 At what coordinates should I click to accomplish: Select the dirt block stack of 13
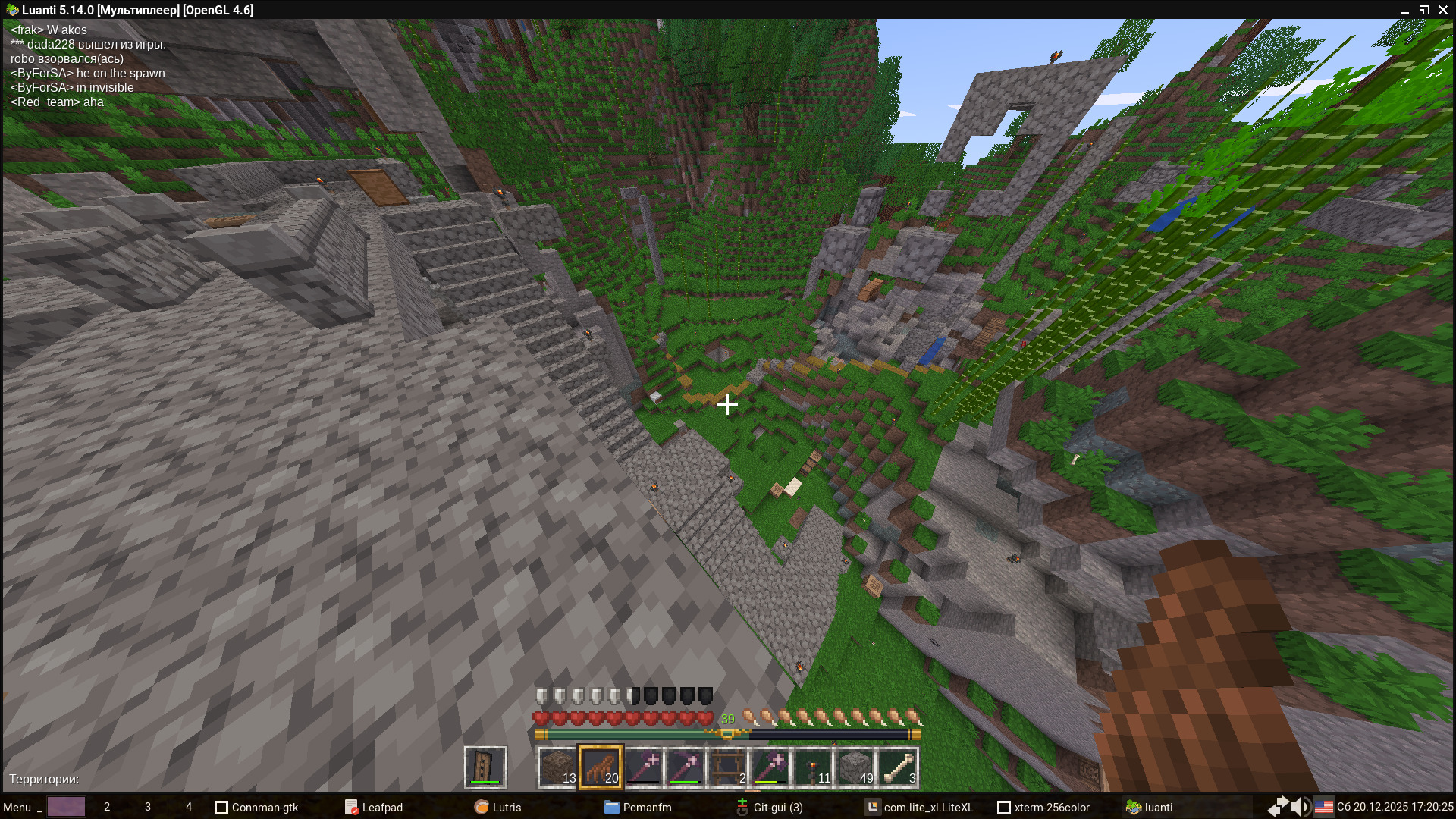tap(558, 767)
